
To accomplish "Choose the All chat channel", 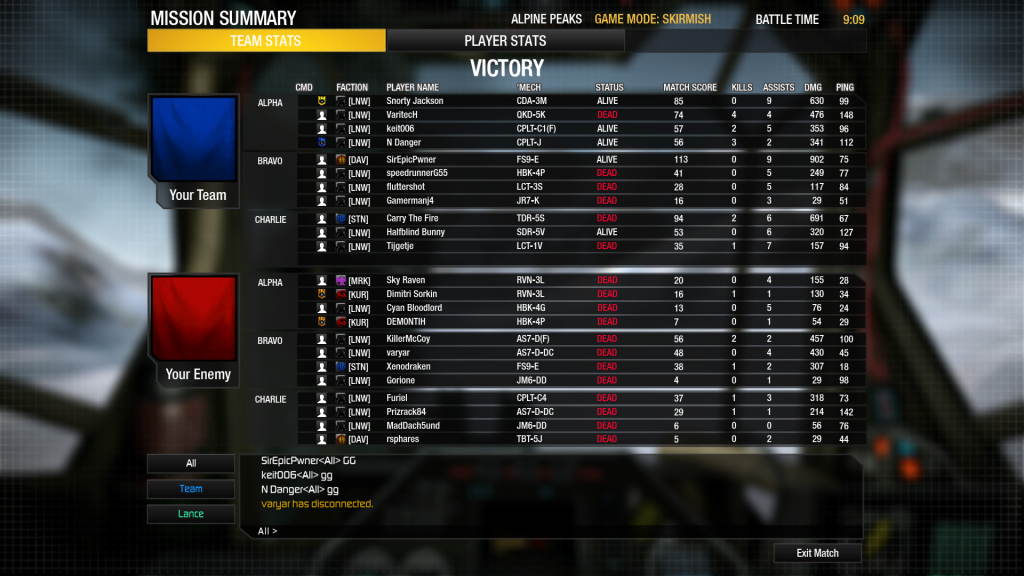I will point(191,464).
